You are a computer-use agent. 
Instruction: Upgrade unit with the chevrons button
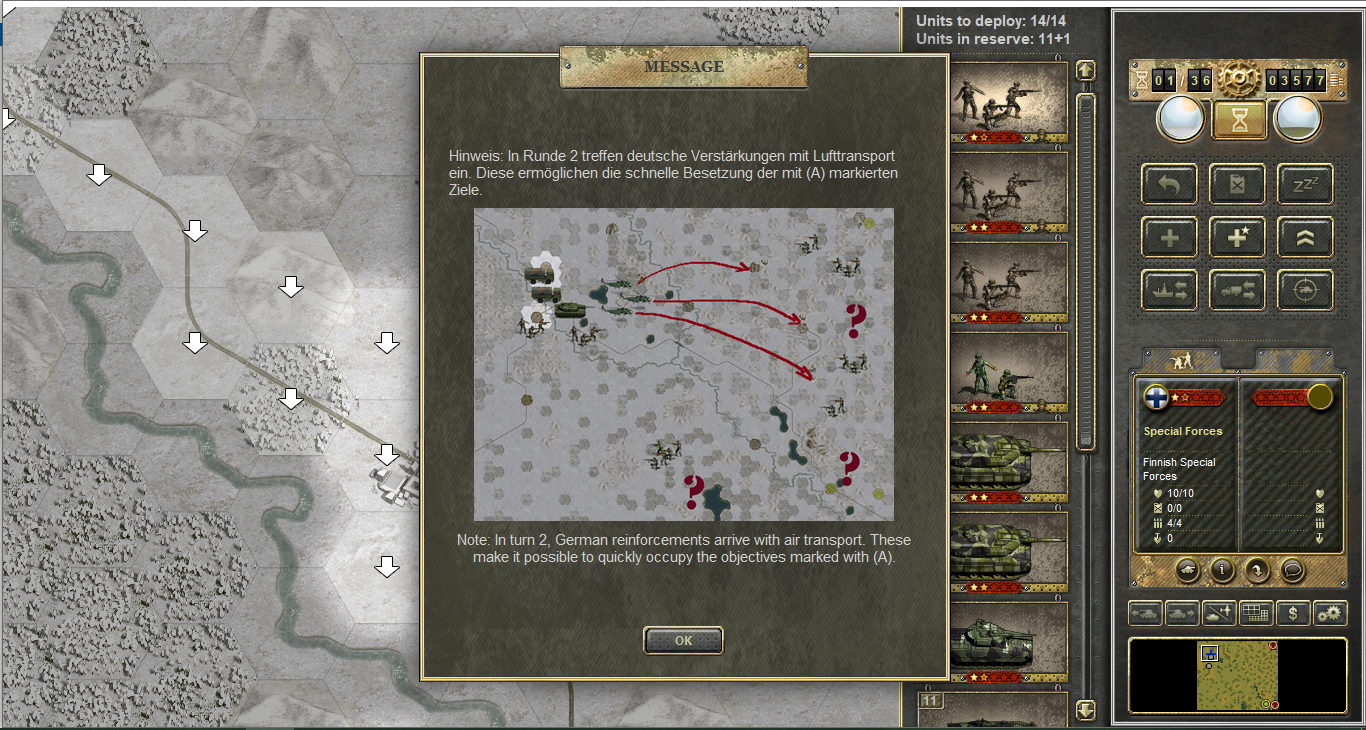point(1305,238)
